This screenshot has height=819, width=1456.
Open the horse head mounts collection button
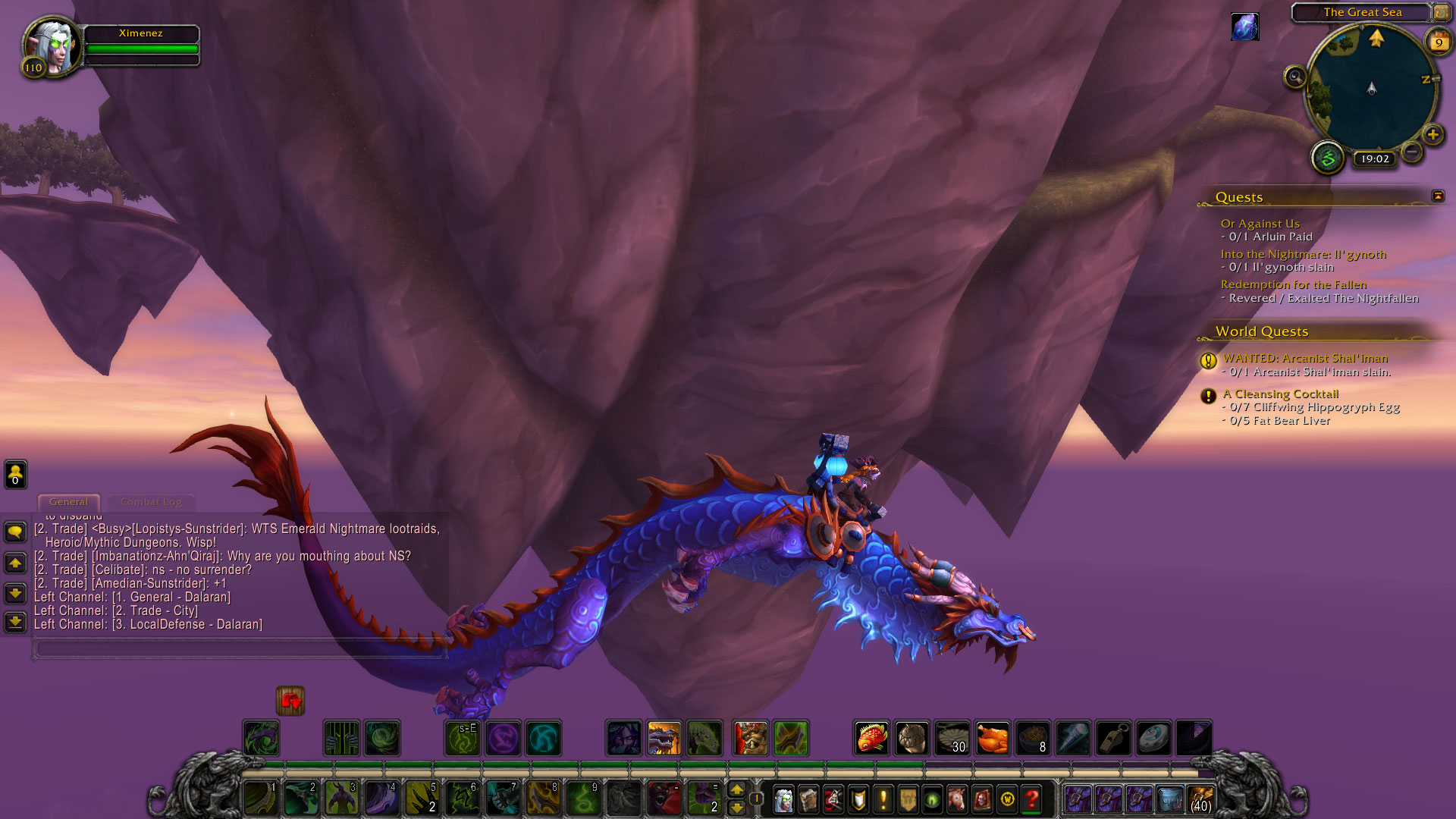point(957,799)
